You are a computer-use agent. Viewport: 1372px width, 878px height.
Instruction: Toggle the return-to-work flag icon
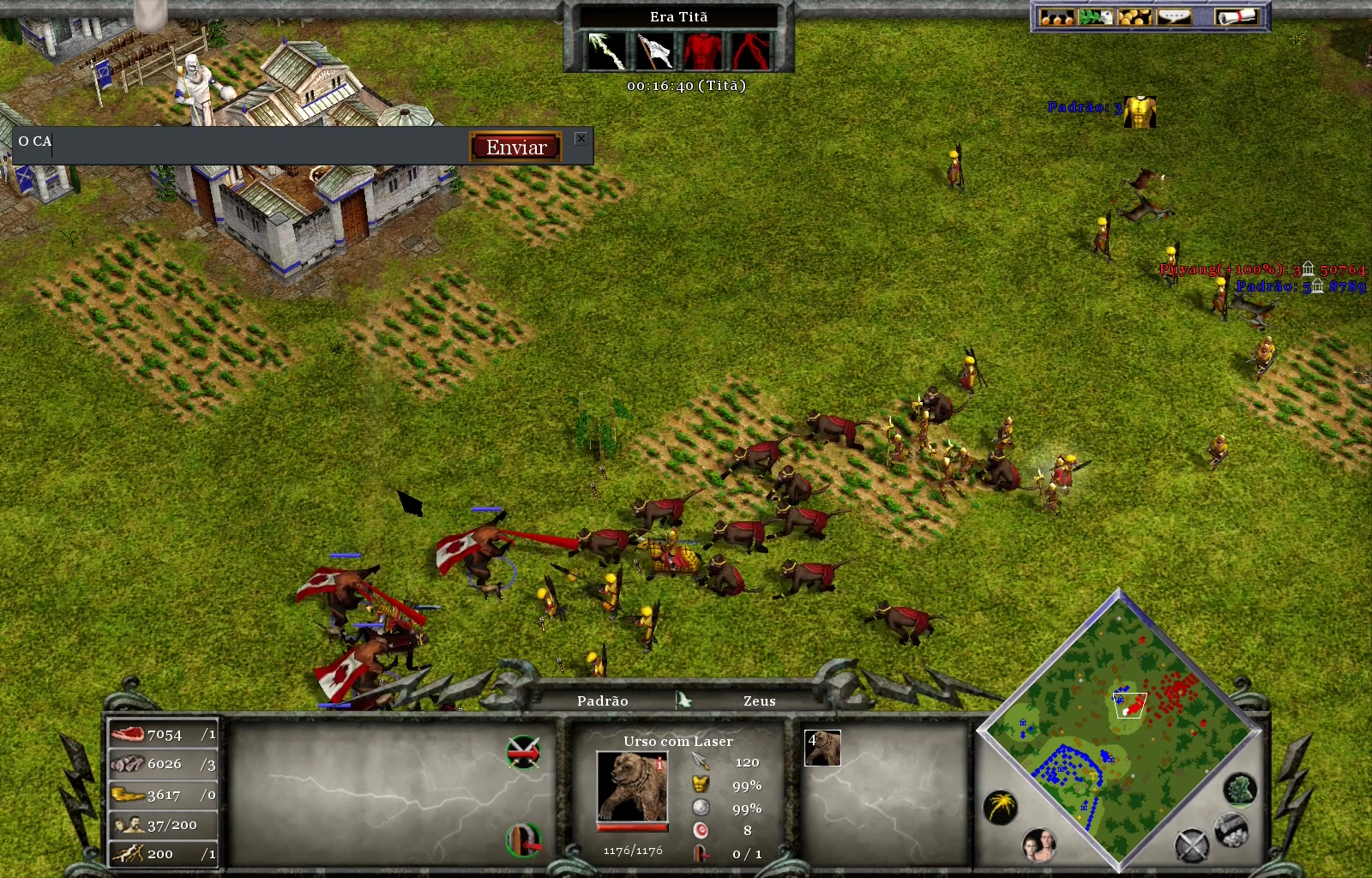[523, 840]
